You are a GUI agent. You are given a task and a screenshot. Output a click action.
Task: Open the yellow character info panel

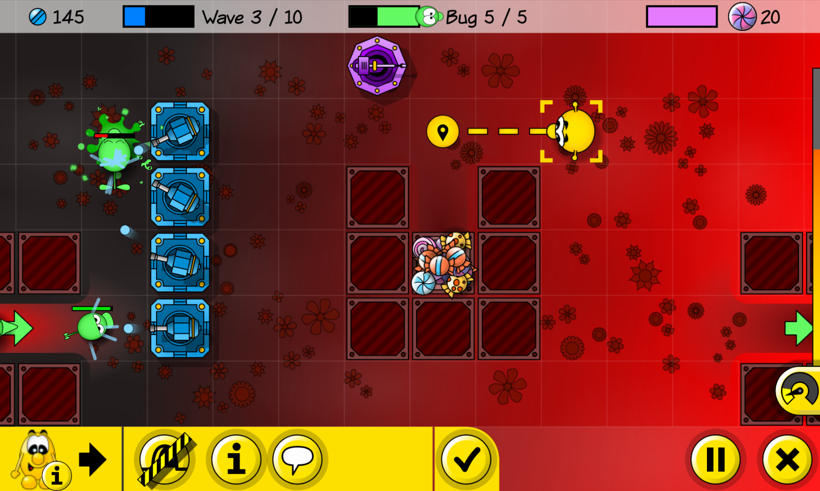[38, 460]
